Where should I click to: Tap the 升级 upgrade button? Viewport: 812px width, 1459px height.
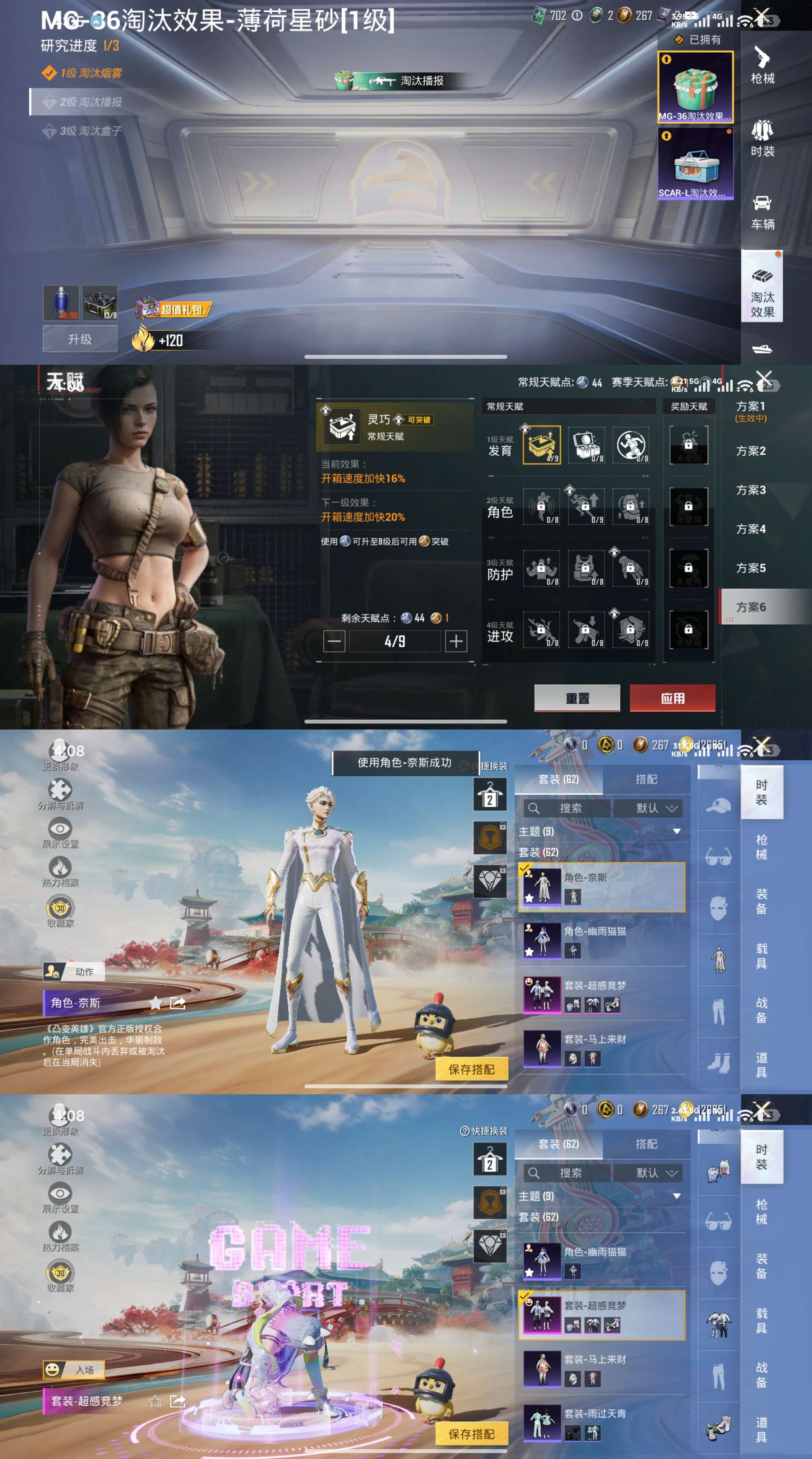click(x=80, y=339)
